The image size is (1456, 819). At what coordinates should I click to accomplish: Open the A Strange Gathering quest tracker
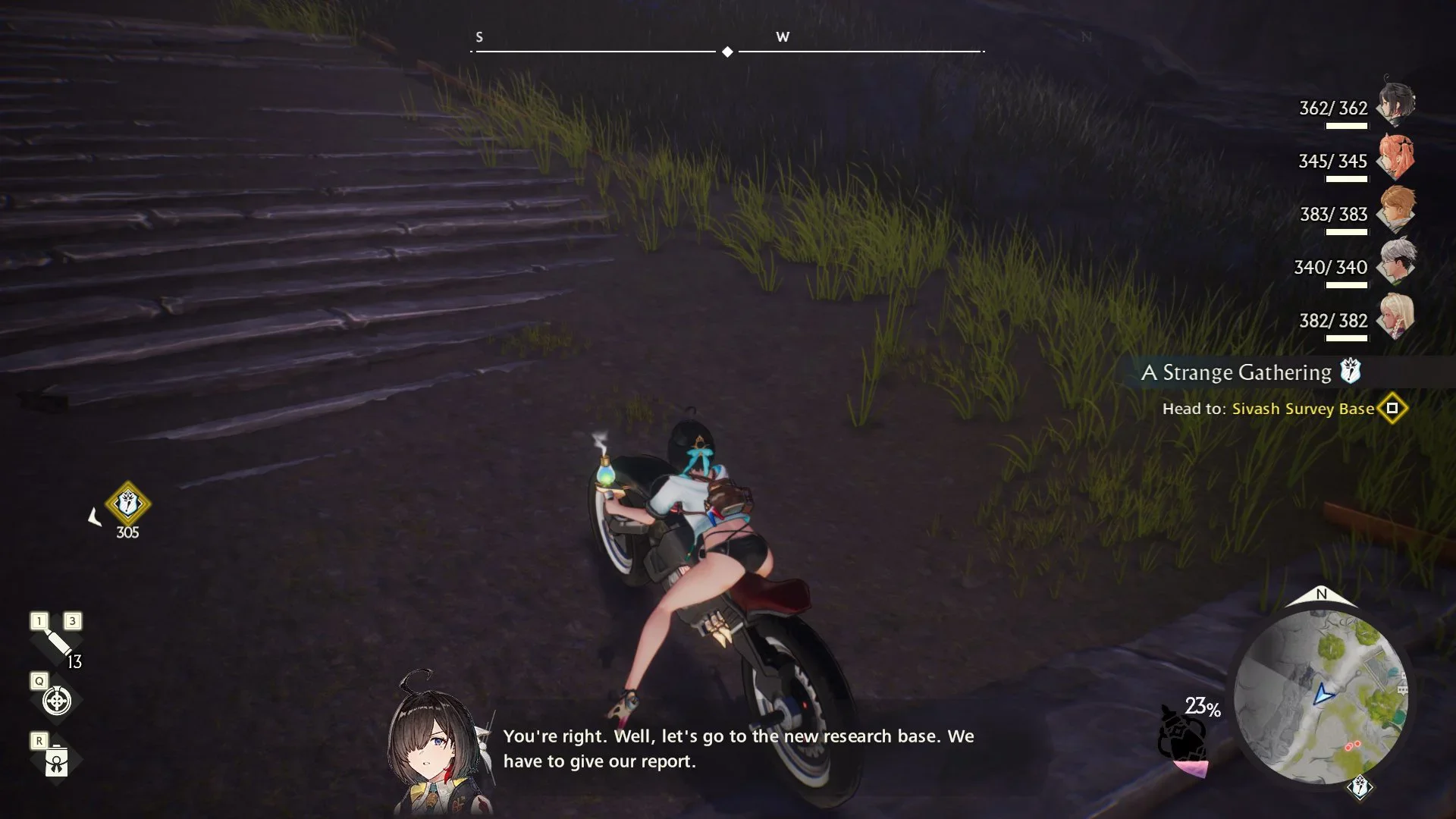click(1237, 372)
